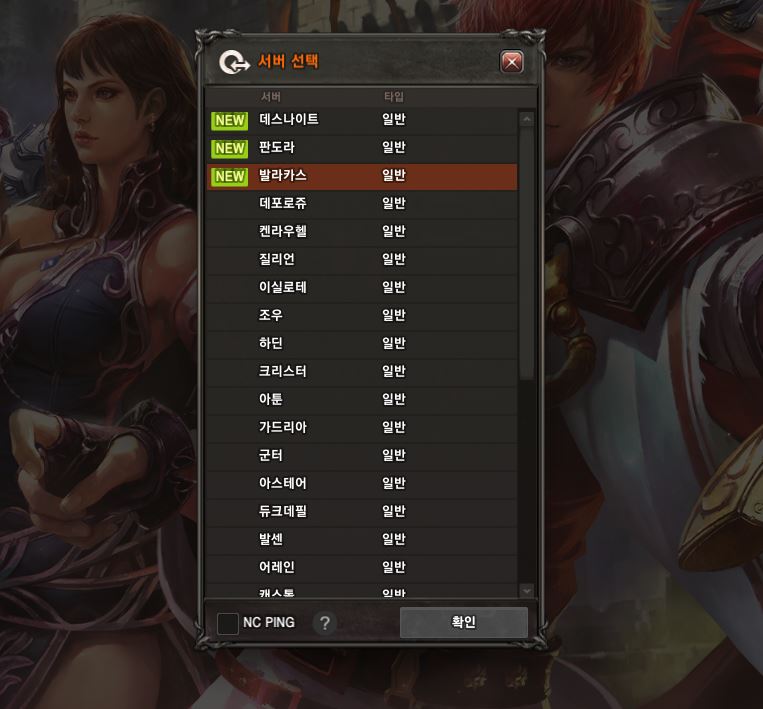Sort by the 서버 column header
Screen dimensions: 763x709
tap(271, 97)
